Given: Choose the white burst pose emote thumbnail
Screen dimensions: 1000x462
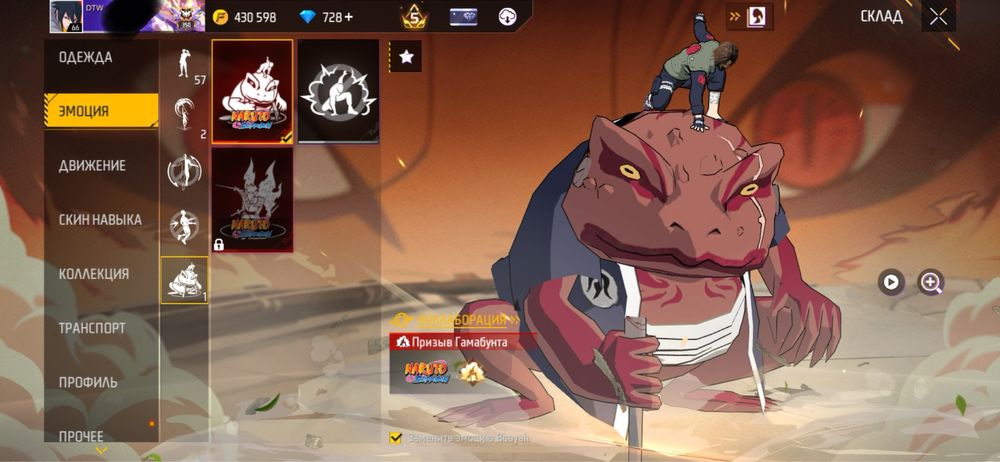Looking at the screenshot, I should (x=338, y=91).
